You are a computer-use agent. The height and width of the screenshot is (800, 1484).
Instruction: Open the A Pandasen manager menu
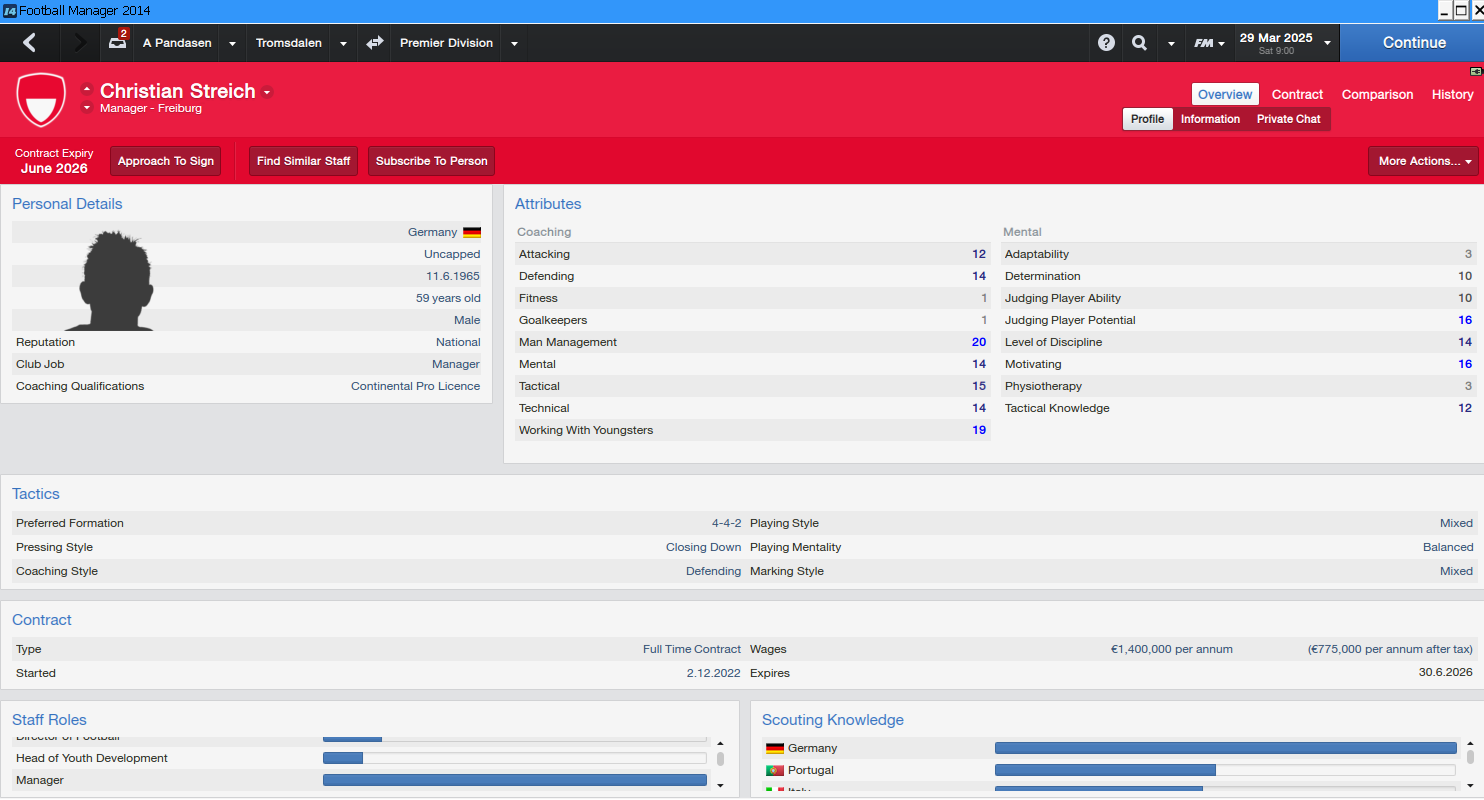(177, 43)
